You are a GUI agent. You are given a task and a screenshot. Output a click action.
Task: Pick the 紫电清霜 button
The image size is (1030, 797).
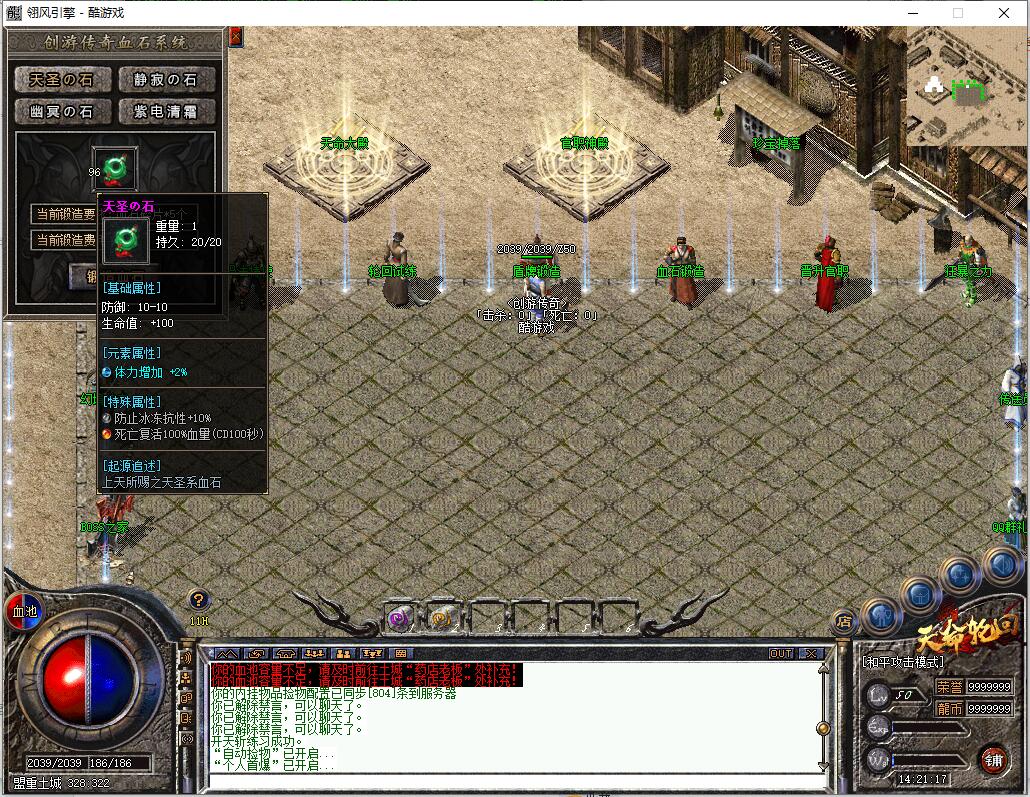tap(167, 111)
